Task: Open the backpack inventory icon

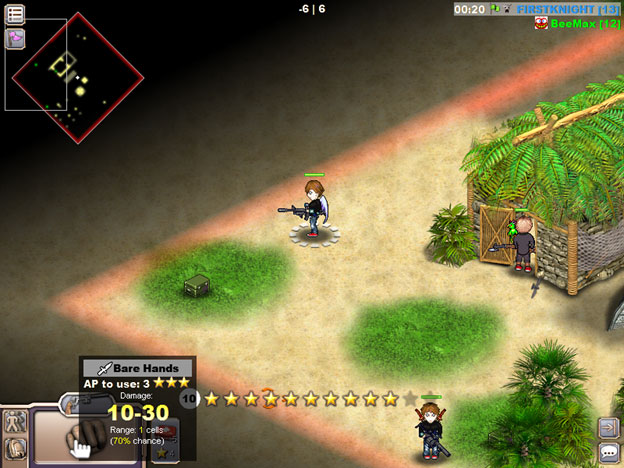Action: (x=15, y=448)
